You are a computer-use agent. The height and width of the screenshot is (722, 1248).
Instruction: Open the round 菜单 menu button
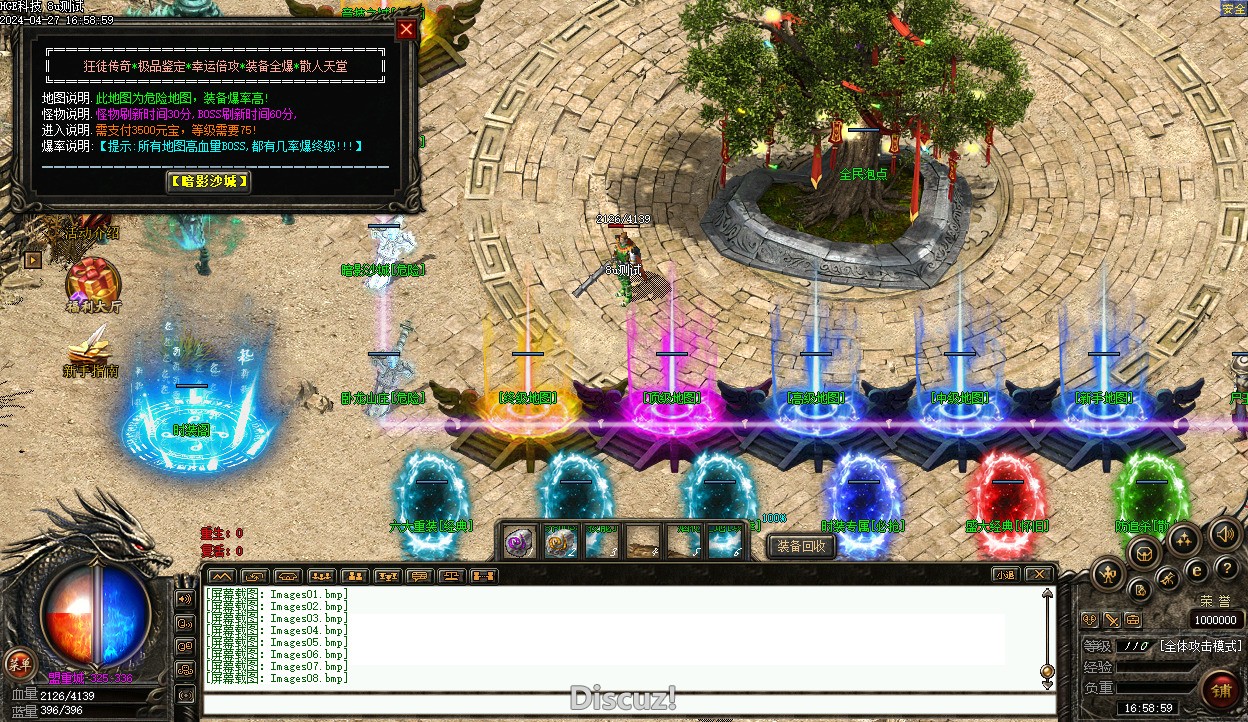pos(19,662)
